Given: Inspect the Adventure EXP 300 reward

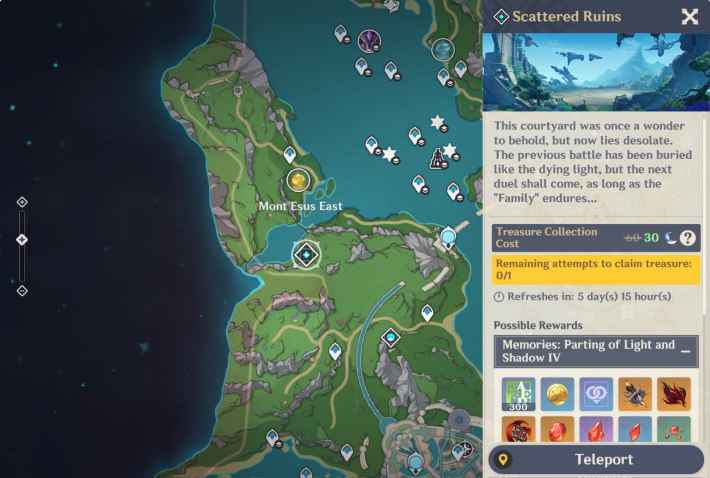Looking at the screenshot, I should point(518,394).
